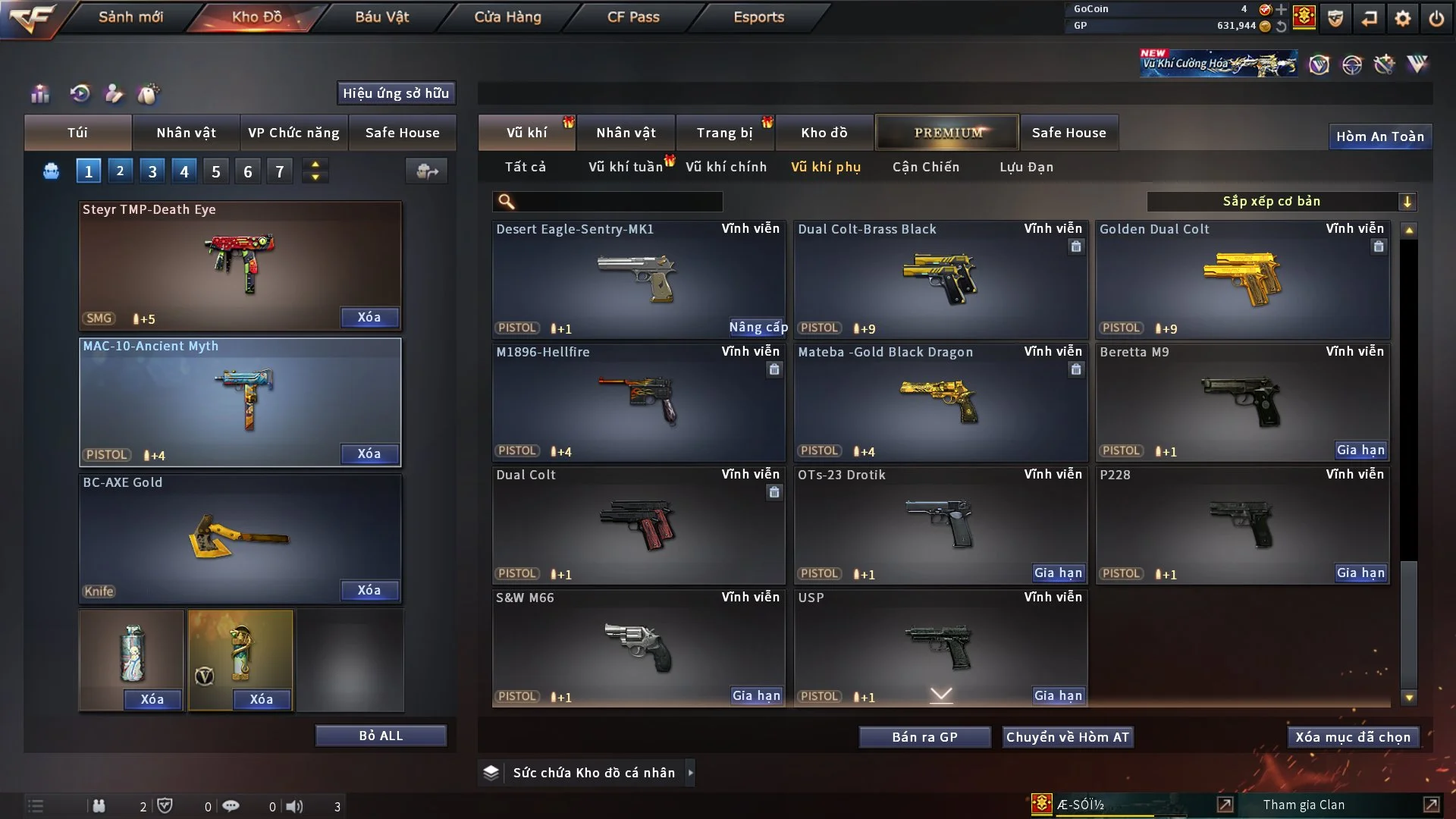1456x819 pixels.
Task: Go to the Sảnh mới lobby
Action: (130, 17)
